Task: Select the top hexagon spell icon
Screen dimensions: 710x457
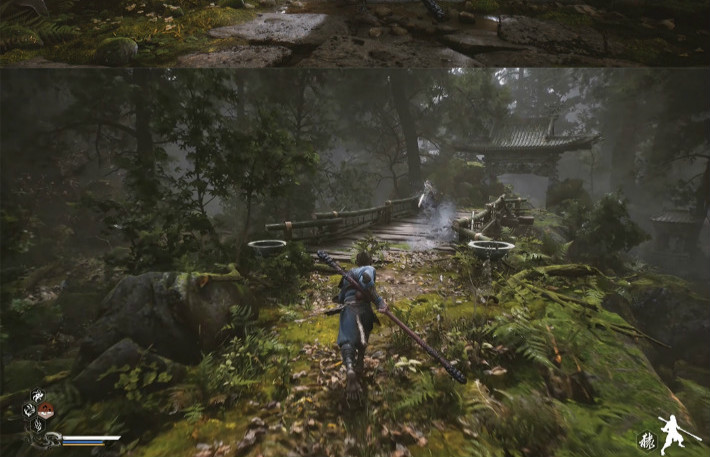Action: point(38,396)
